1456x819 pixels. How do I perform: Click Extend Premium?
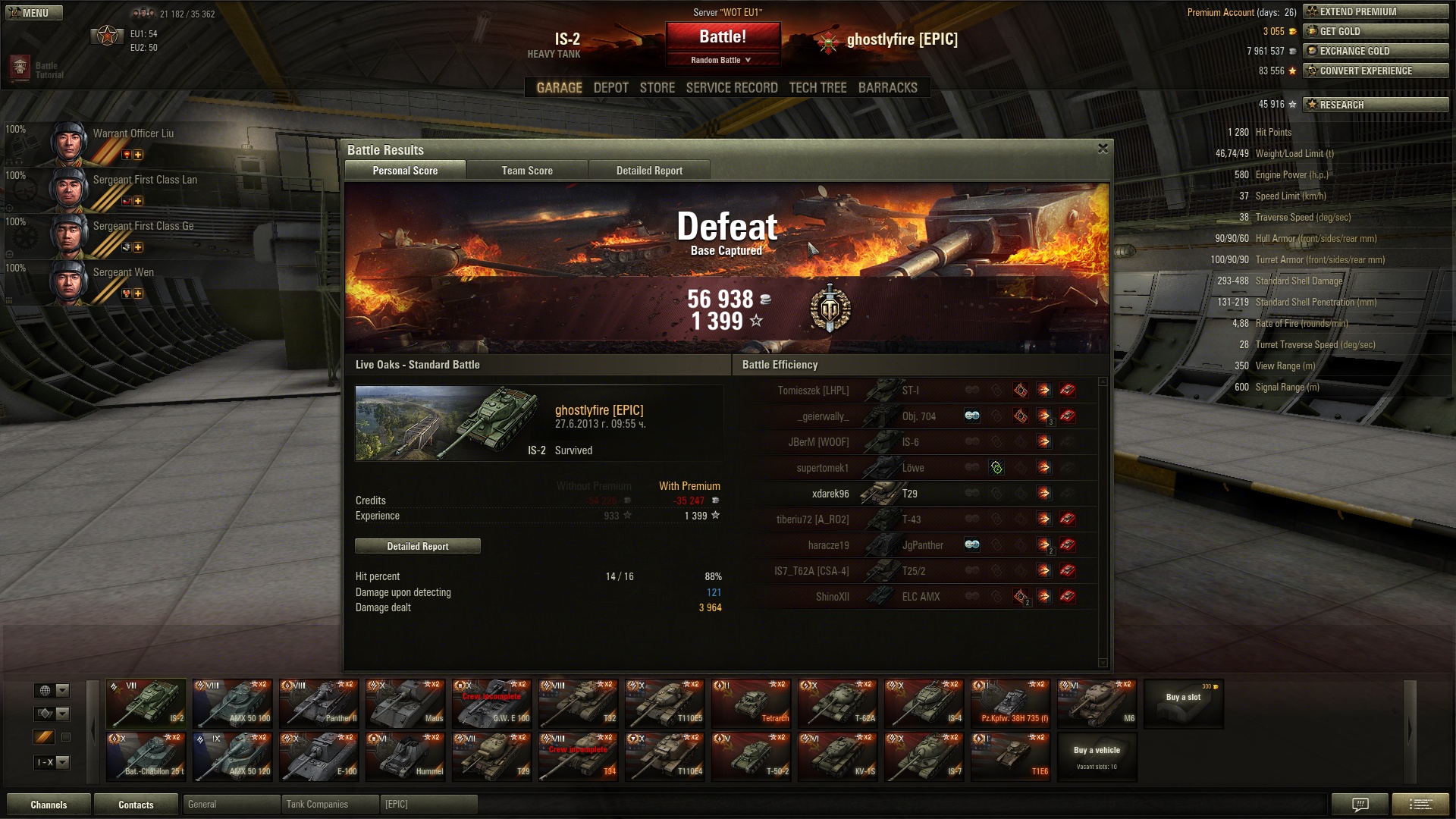(x=1375, y=11)
